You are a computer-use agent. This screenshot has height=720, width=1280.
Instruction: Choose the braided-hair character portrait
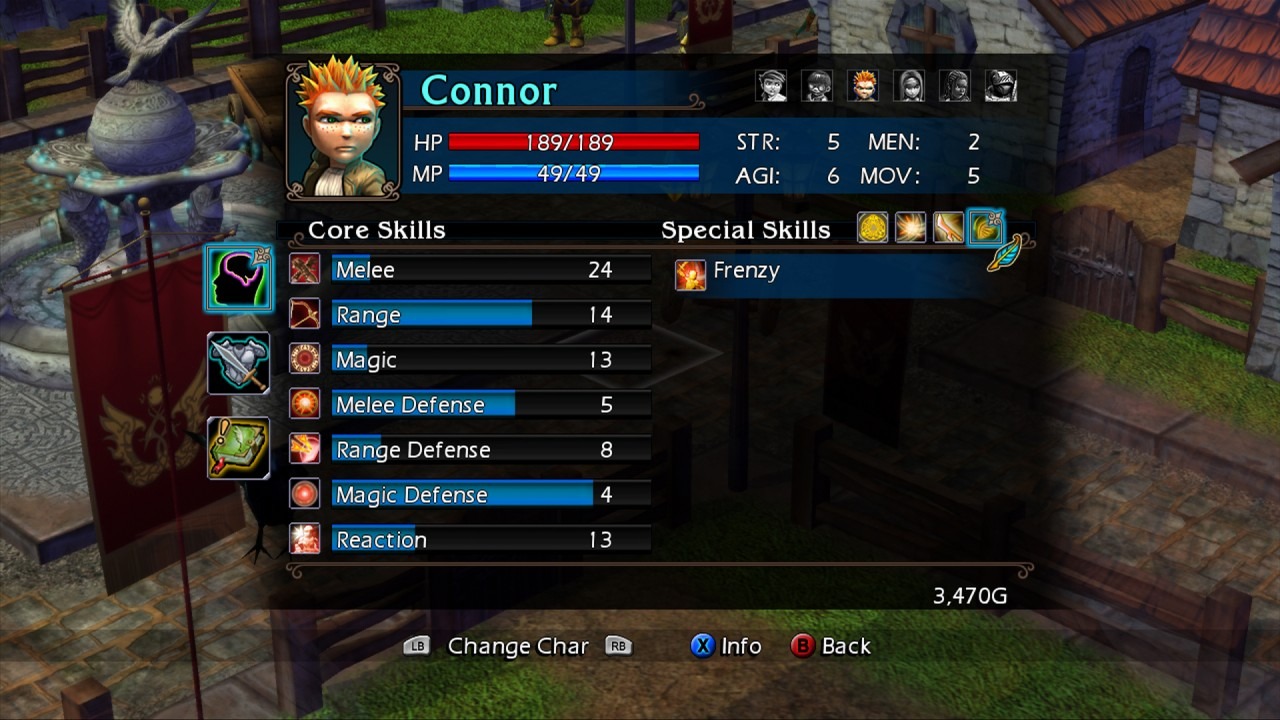[x=955, y=86]
